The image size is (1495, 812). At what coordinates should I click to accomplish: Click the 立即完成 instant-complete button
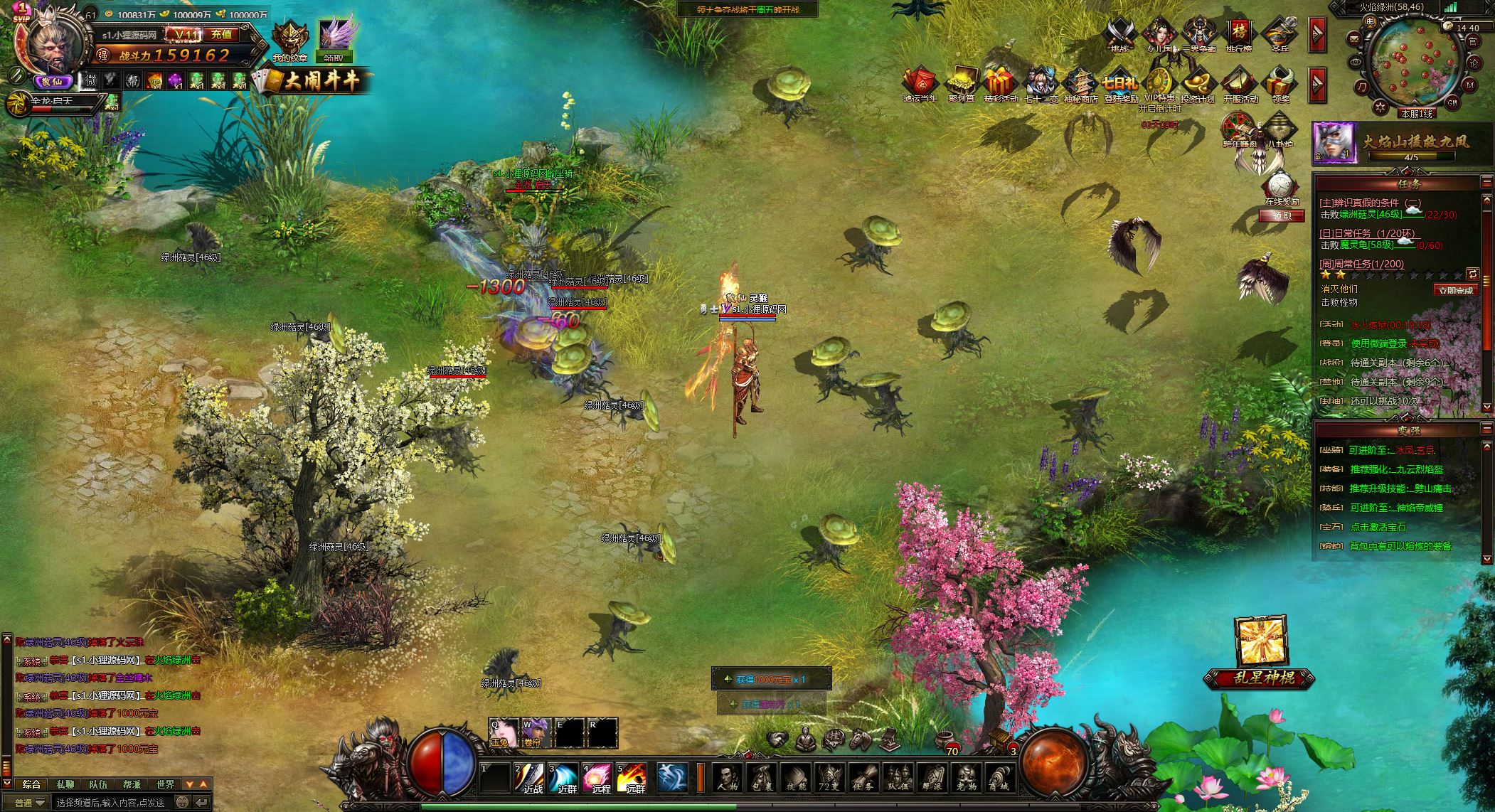click(x=1455, y=290)
